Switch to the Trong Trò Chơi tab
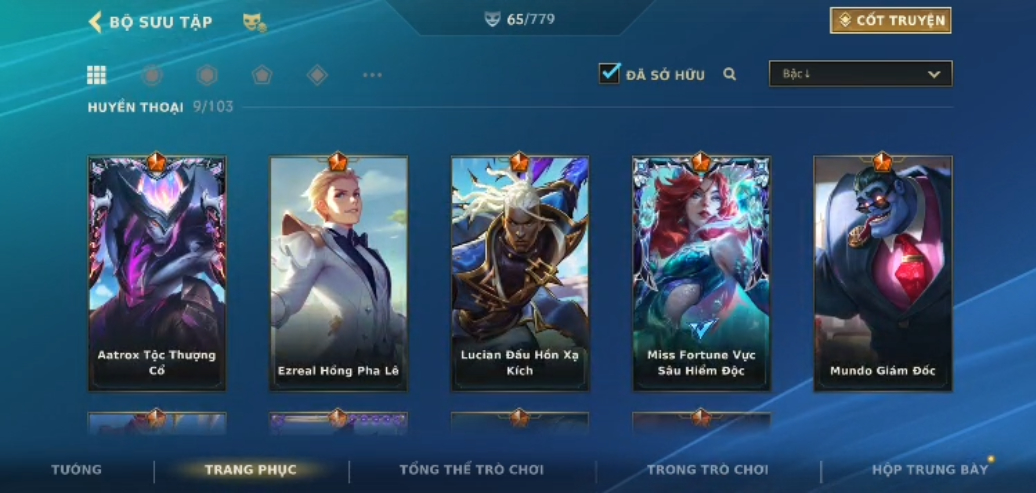 (707, 470)
